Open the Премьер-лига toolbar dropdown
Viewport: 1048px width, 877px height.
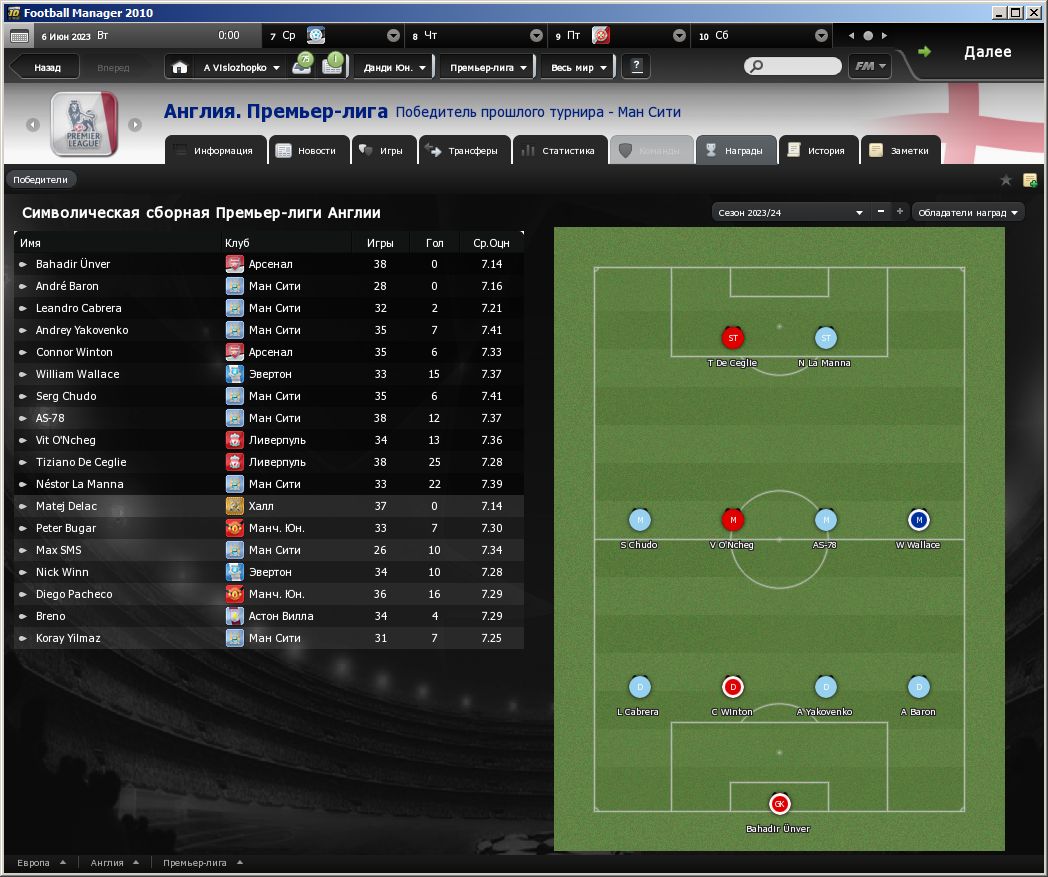pos(487,68)
